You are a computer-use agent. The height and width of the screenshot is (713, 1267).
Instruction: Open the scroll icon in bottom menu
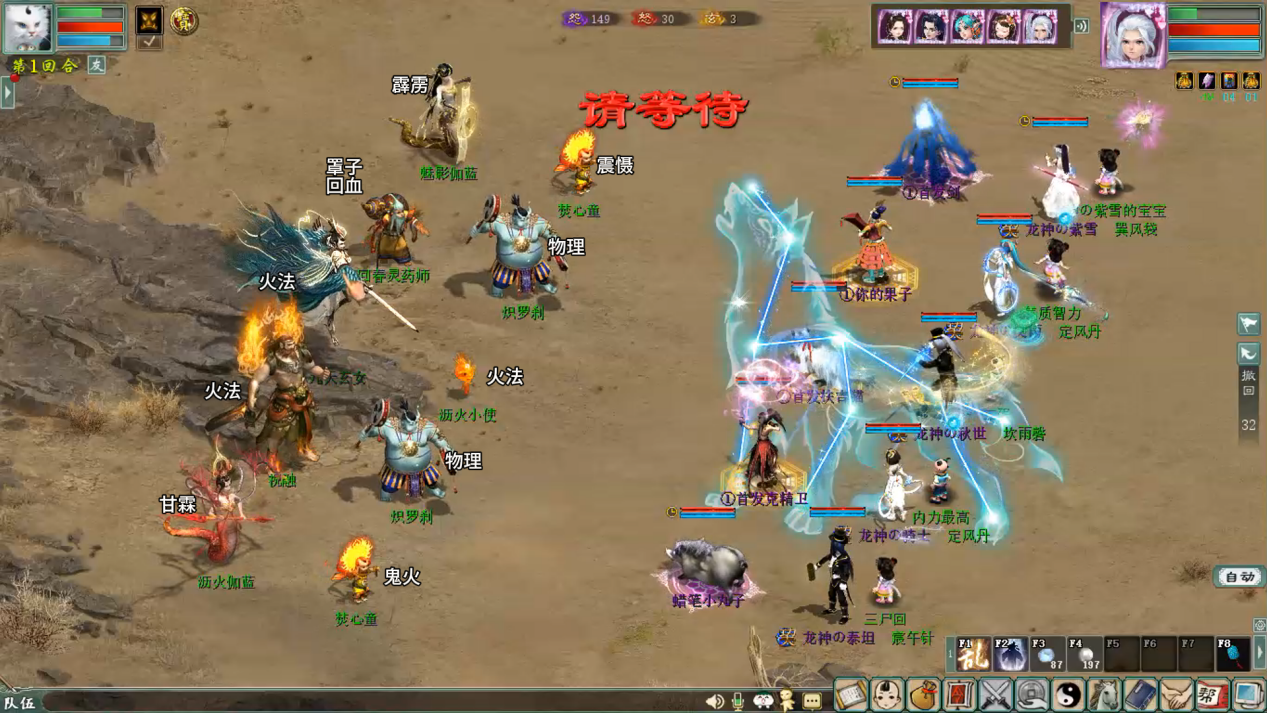point(851,694)
